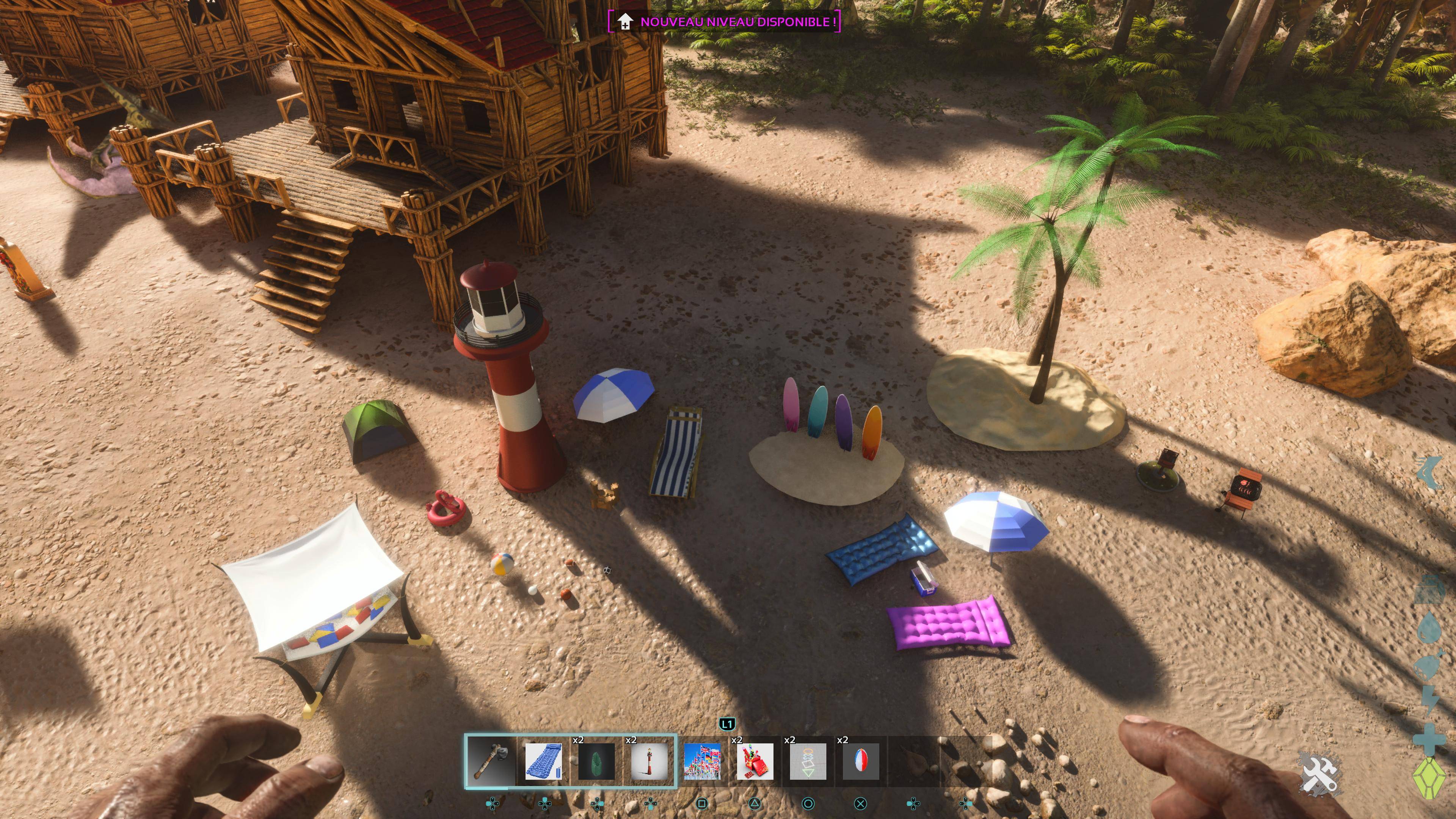Viewport: 1456px width, 819px height.
Task: Select the world flags item slot
Action: 702,761
